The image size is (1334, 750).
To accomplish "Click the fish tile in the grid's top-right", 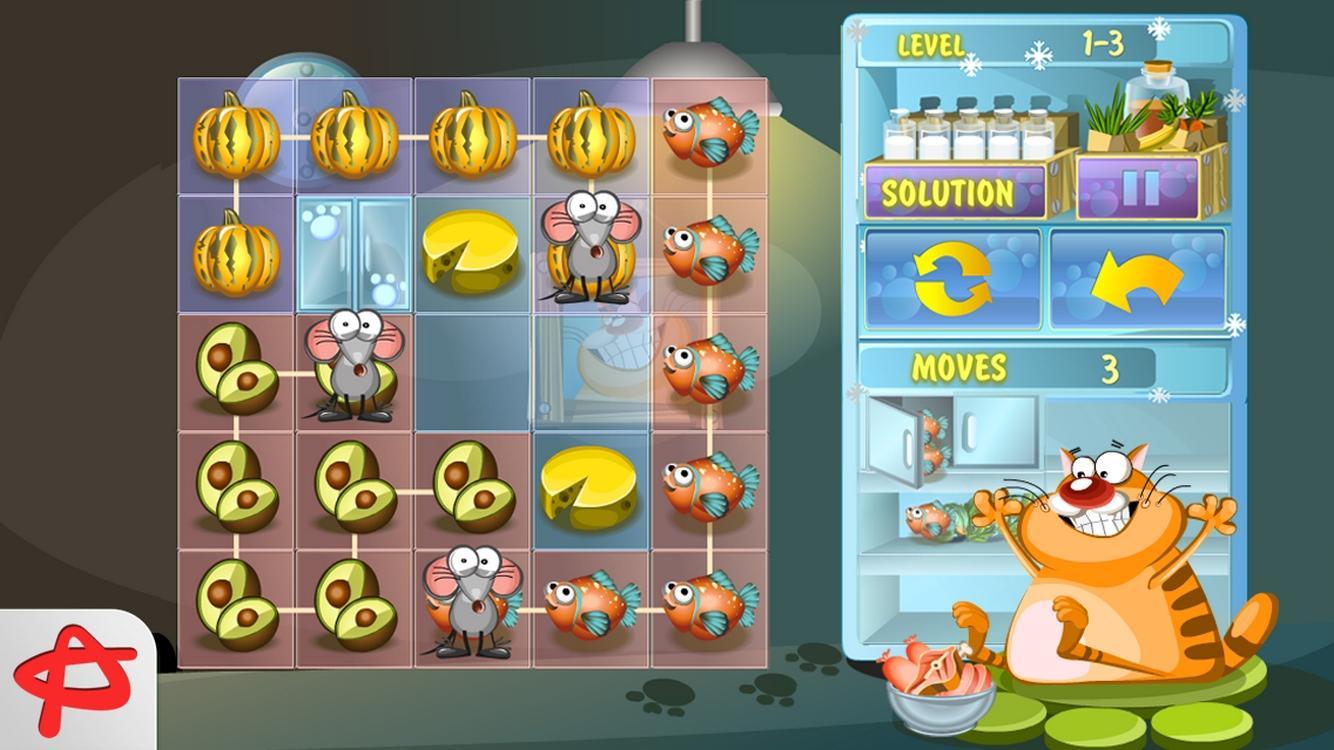I will 709,136.
